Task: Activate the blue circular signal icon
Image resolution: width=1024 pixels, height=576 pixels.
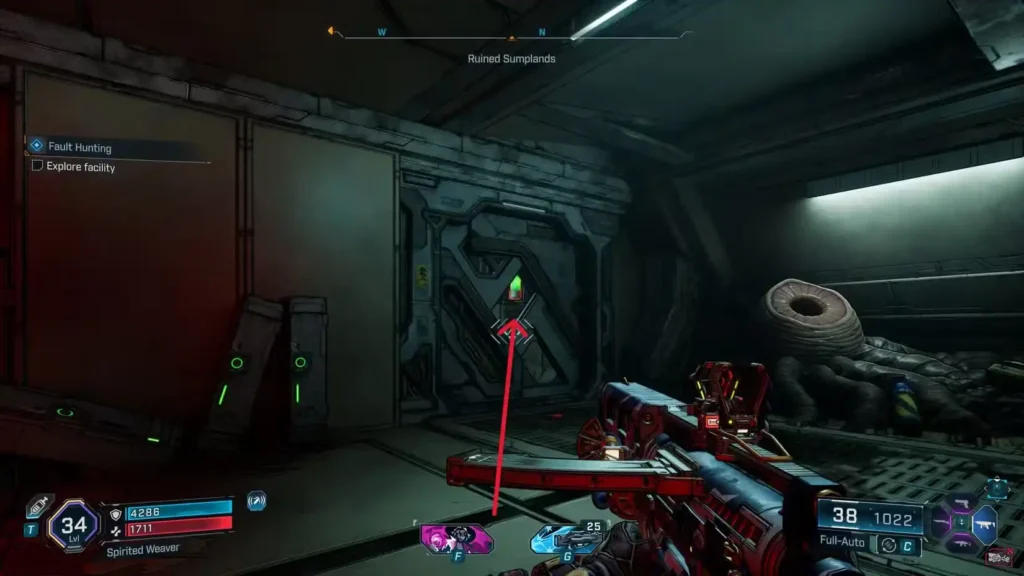Action: point(256,500)
